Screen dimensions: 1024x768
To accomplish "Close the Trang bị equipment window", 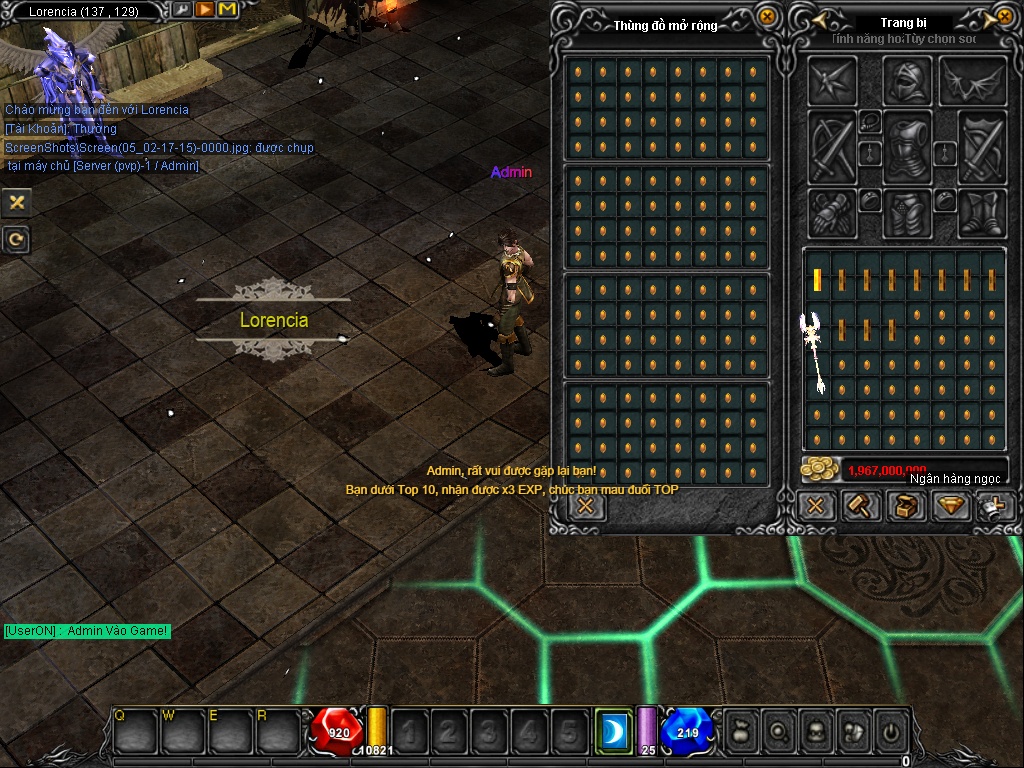I will pos(1004,18).
